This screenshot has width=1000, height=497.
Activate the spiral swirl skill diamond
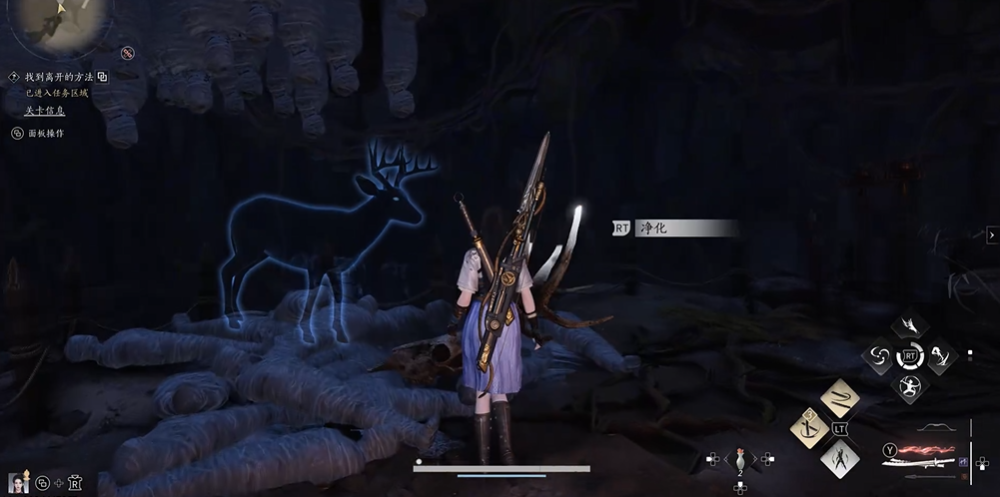click(878, 355)
